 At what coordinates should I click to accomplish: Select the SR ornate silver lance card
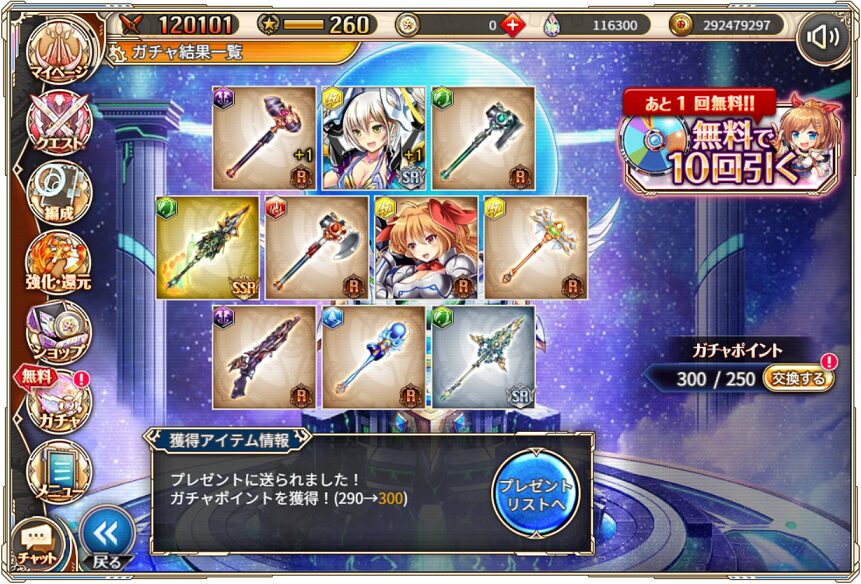pyautogui.click(x=483, y=358)
